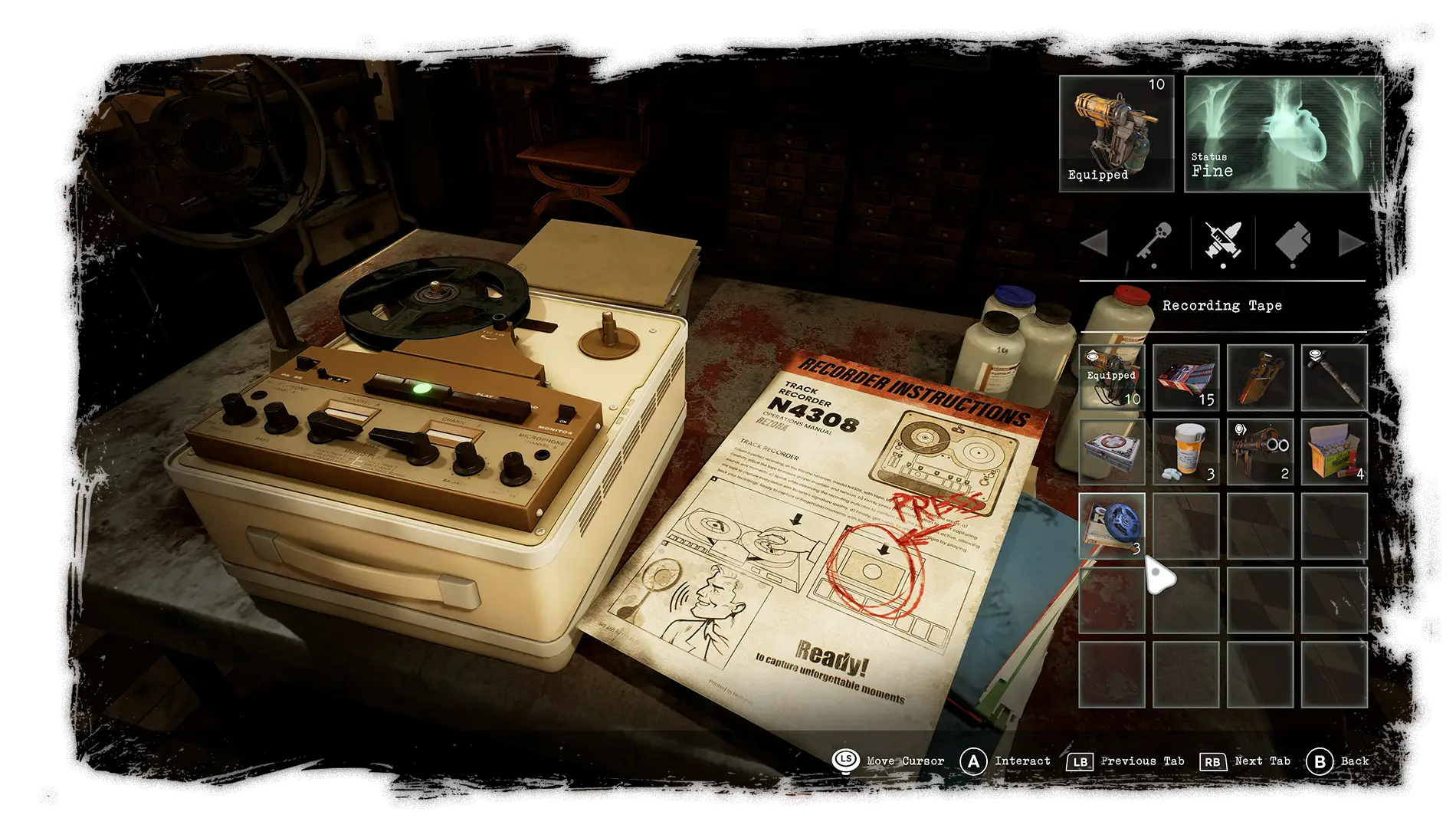Click the right arrow for next tab
This screenshot has height=828, width=1456.
[1351, 244]
